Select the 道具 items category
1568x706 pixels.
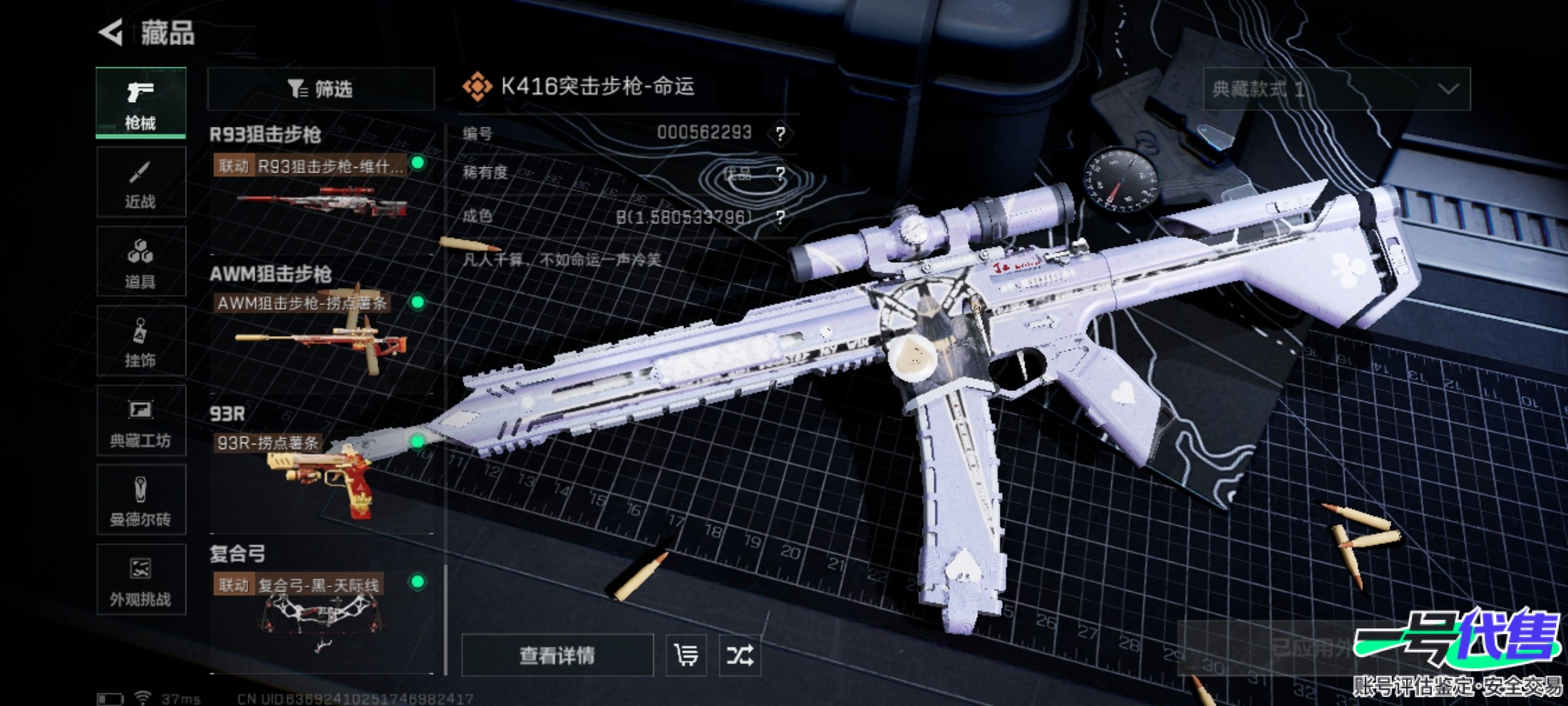[140, 262]
